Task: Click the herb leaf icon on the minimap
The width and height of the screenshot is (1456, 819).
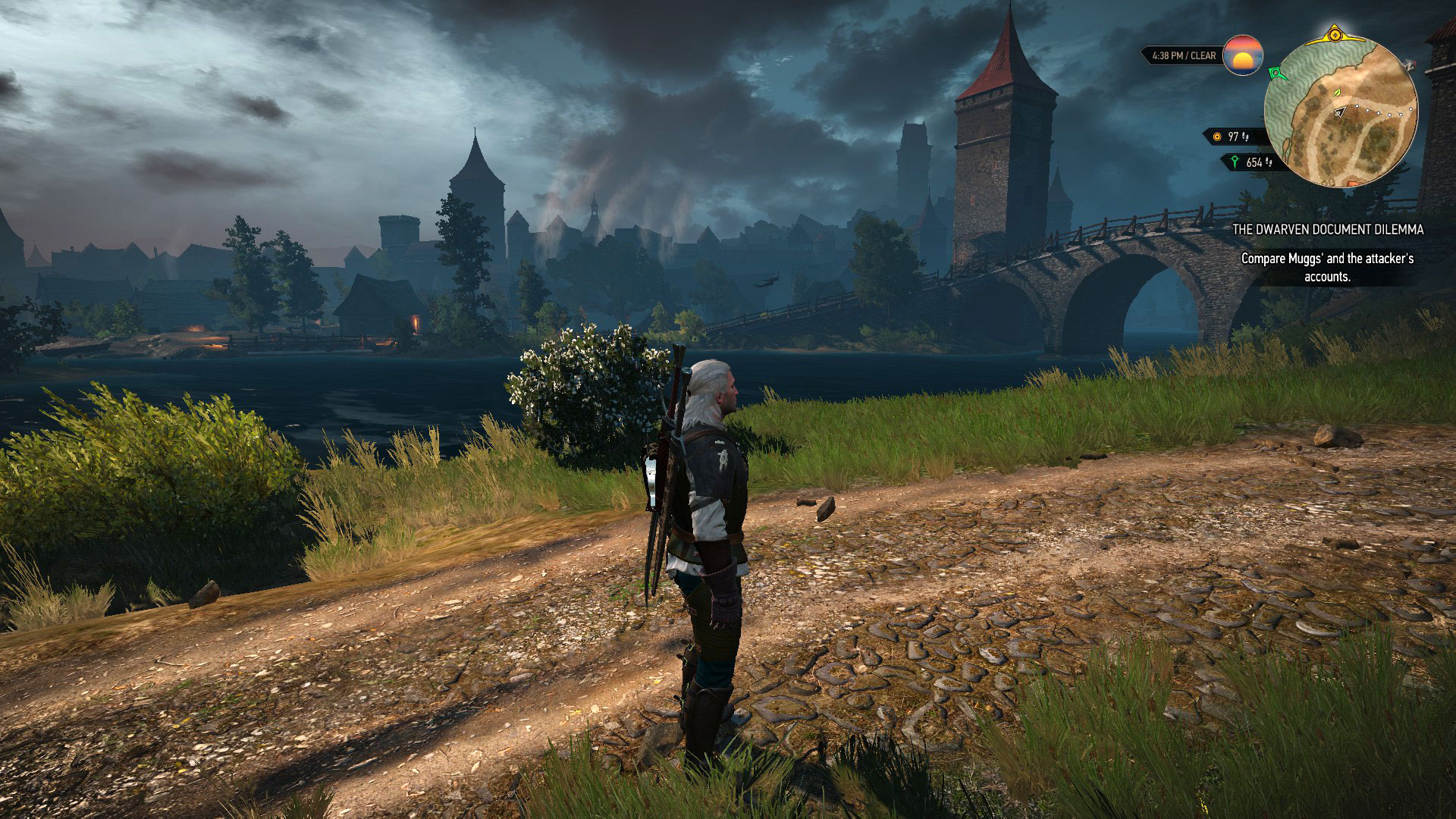Action: (1337, 93)
